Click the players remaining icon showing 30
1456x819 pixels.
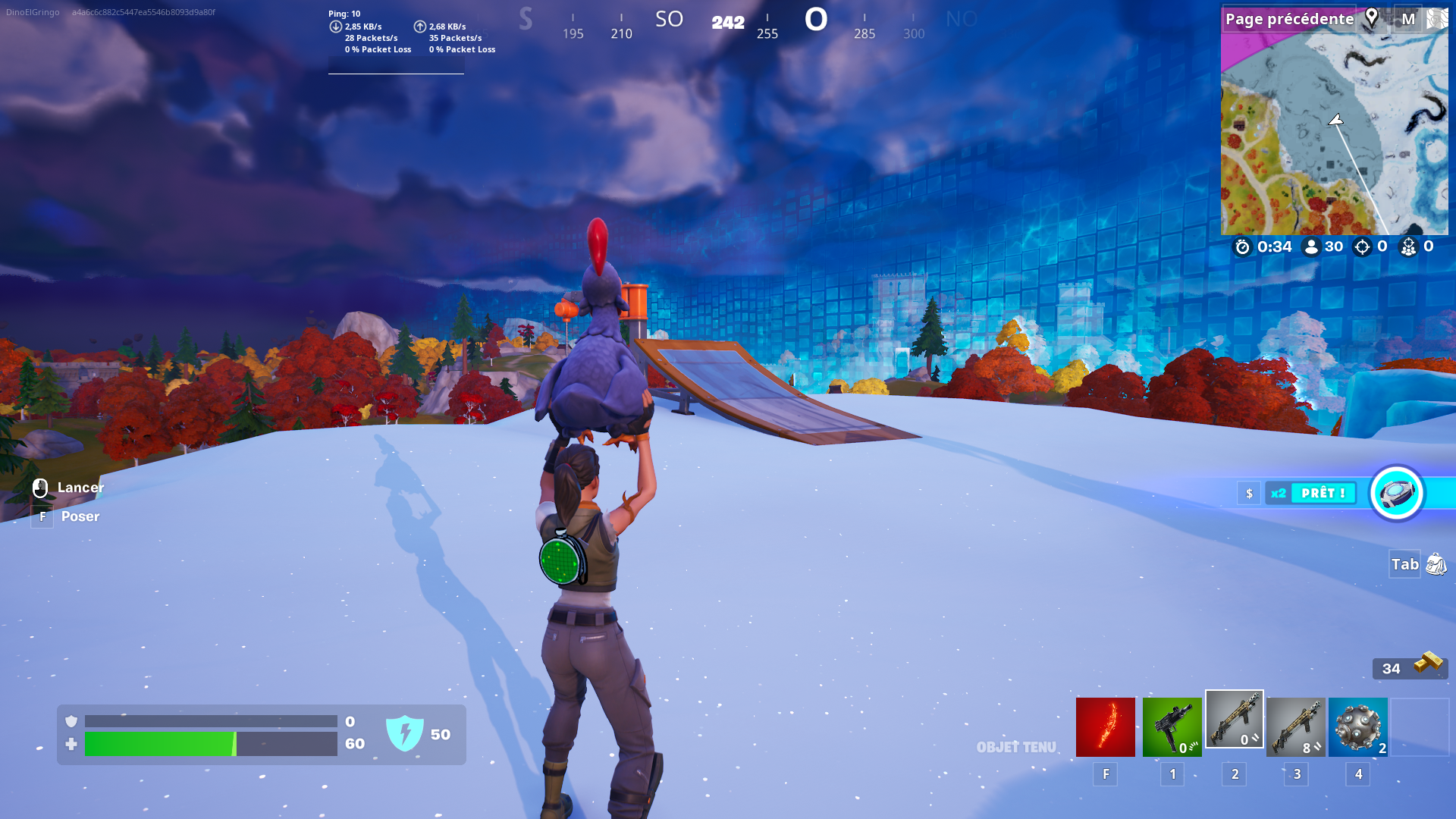tap(1313, 246)
